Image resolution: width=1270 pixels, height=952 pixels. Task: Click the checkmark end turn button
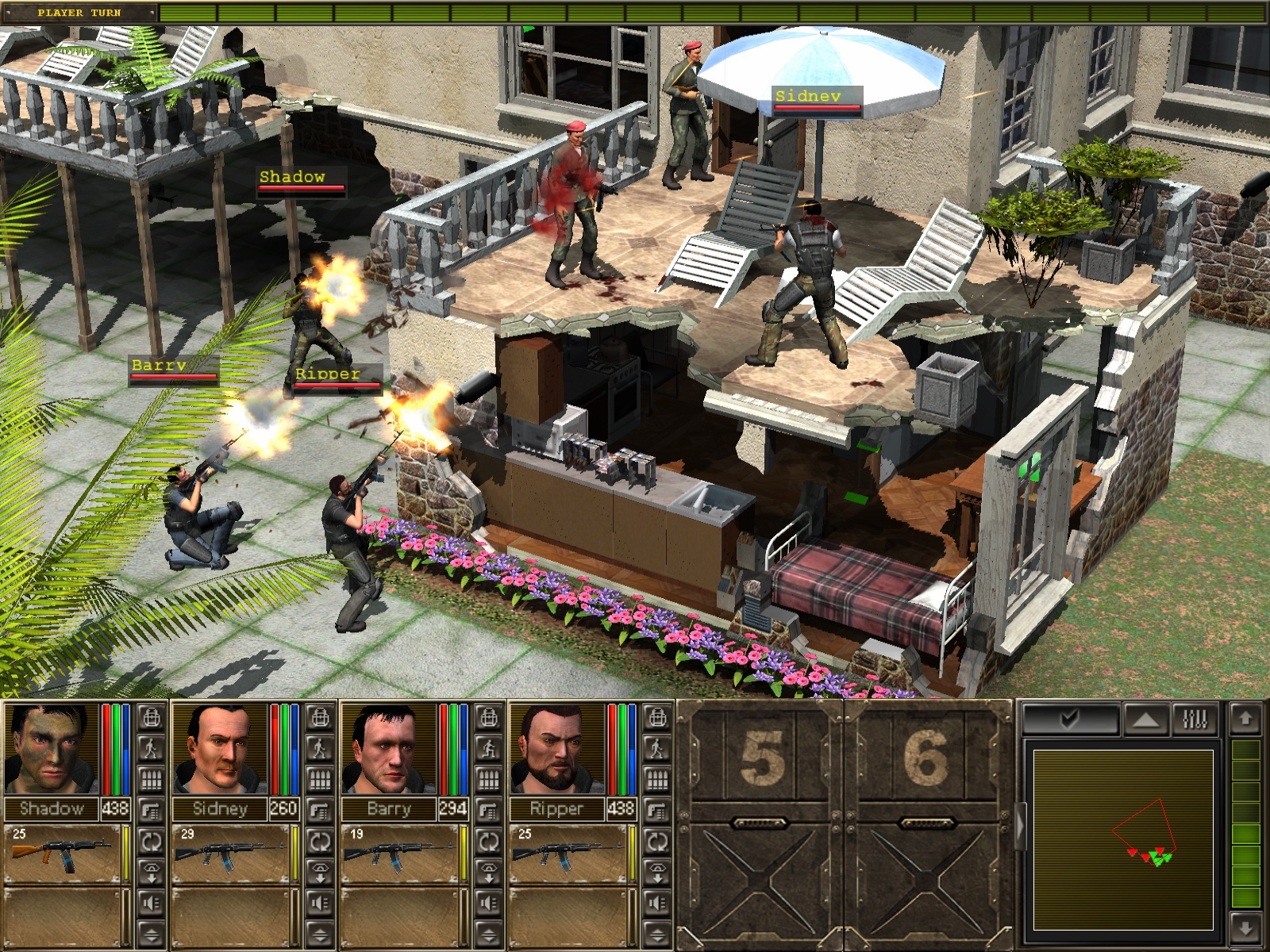[1070, 719]
